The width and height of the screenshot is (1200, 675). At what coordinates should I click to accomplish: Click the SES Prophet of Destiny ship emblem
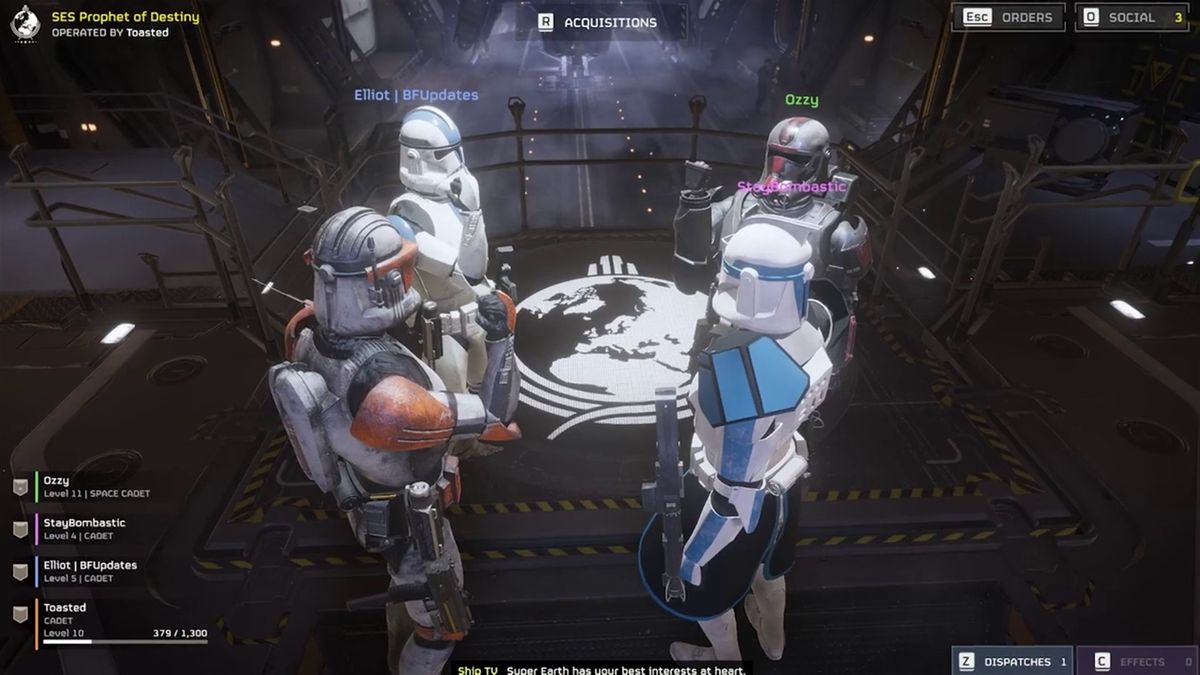coord(24,23)
